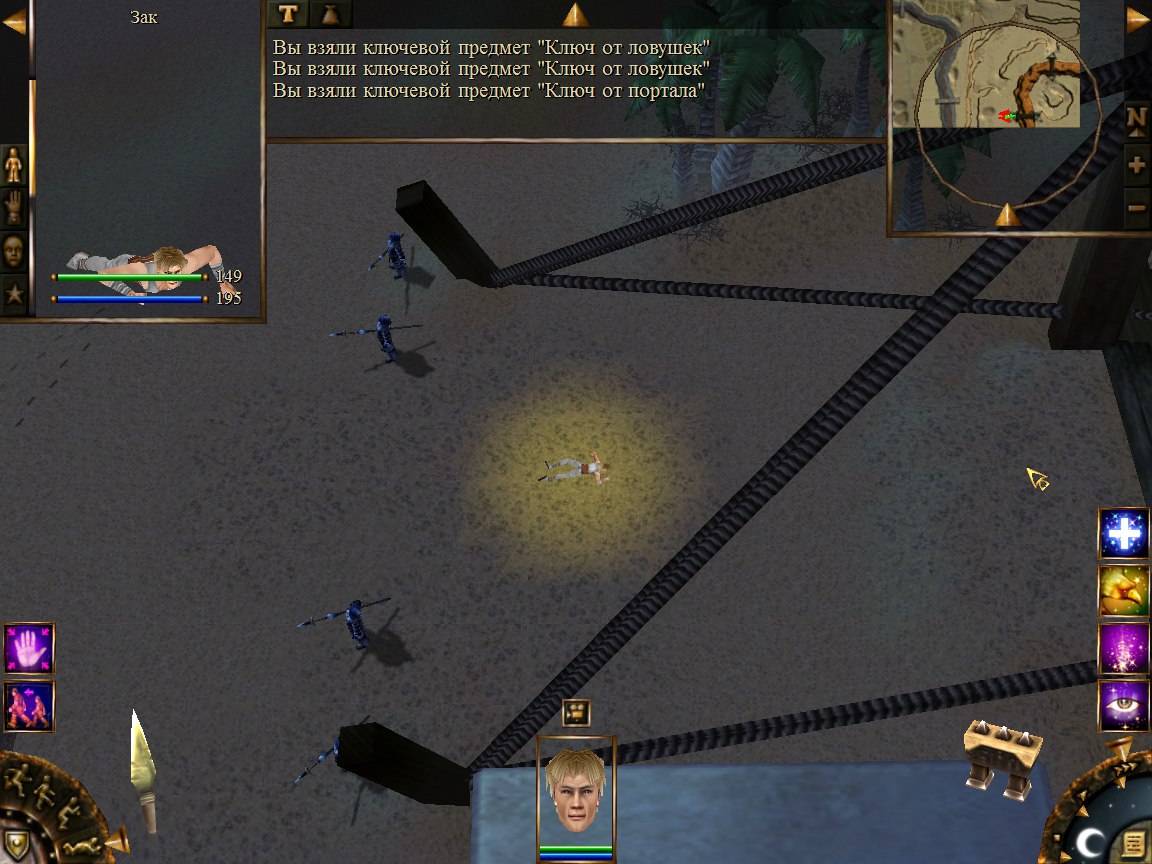Screen dimensions: 1152x864
Task: Collapse the message log with the top arrow
Action: click(574, 15)
